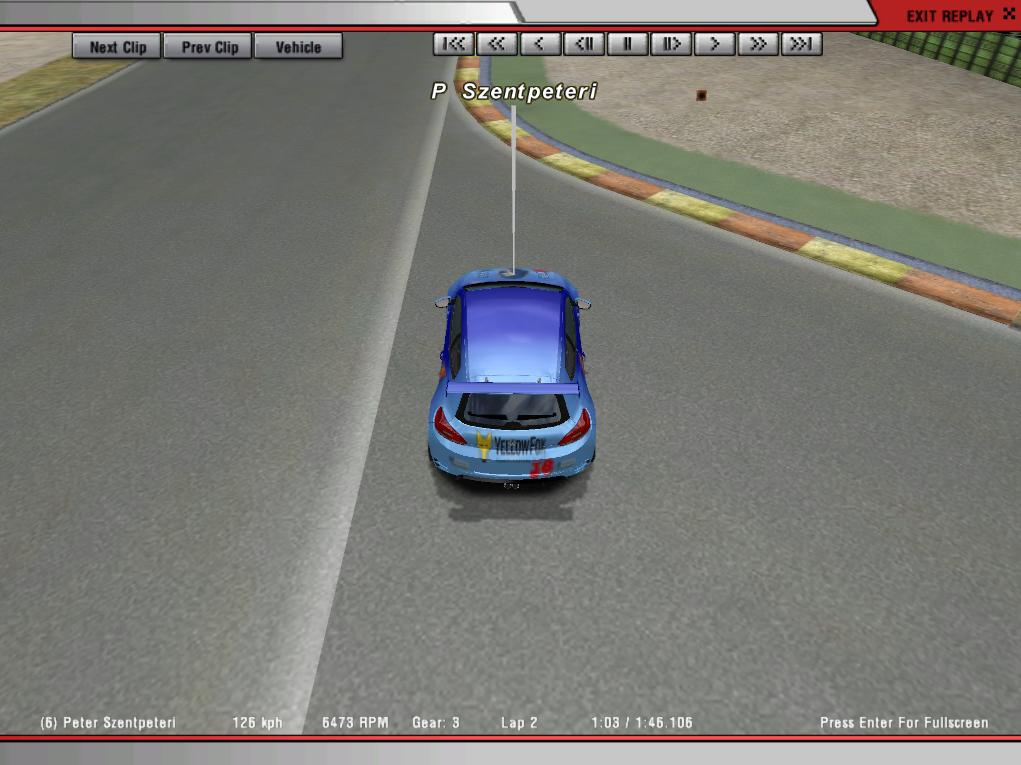Image resolution: width=1021 pixels, height=765 pixels.
Task: Play the replay forward
Action: click(715, 44)
